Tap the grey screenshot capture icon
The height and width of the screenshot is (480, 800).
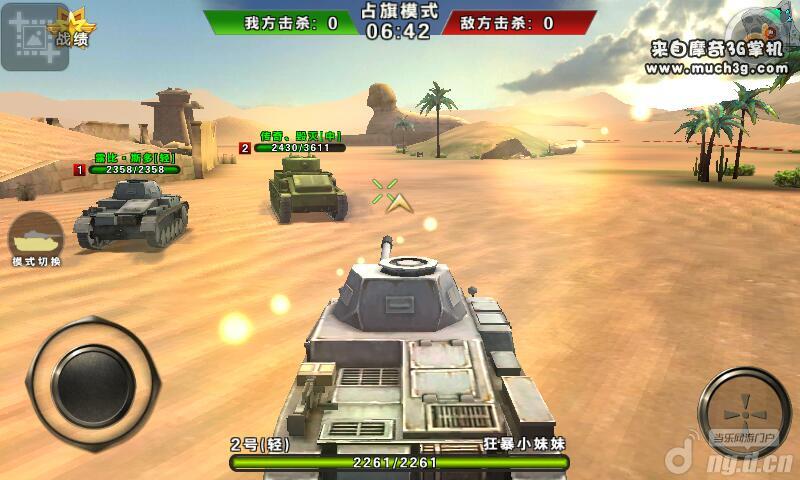point(32,35)
